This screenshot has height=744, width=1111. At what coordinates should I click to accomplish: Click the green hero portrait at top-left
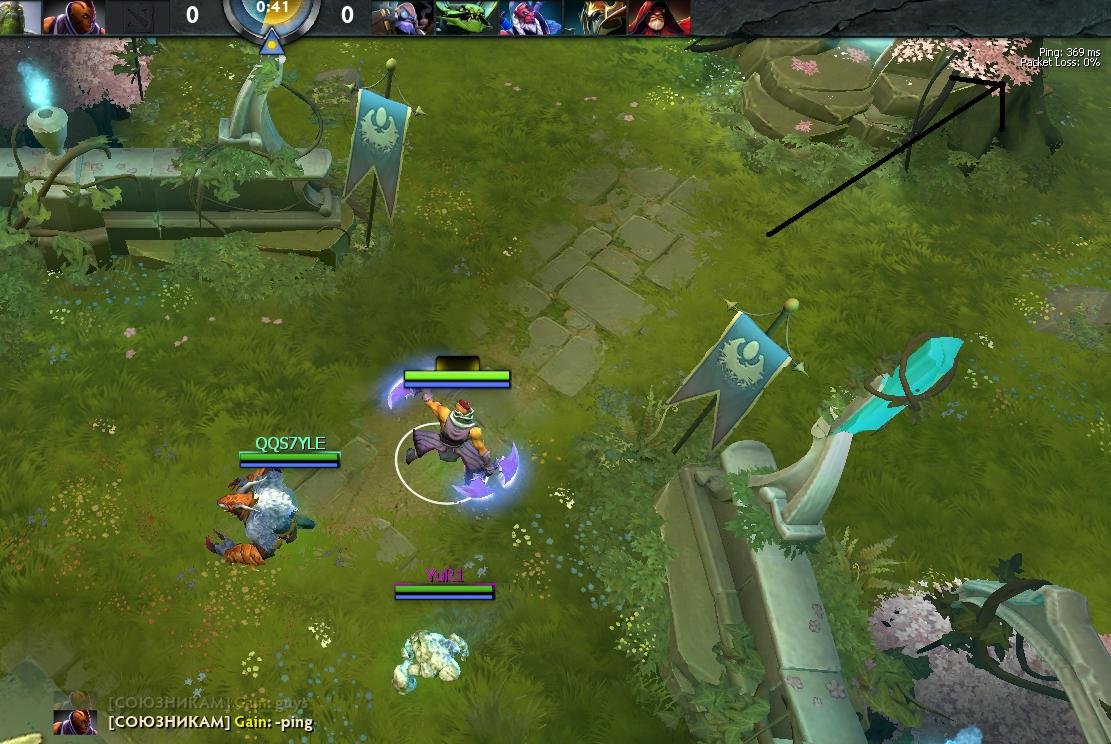pyautogui.click(x=19, y=16)
